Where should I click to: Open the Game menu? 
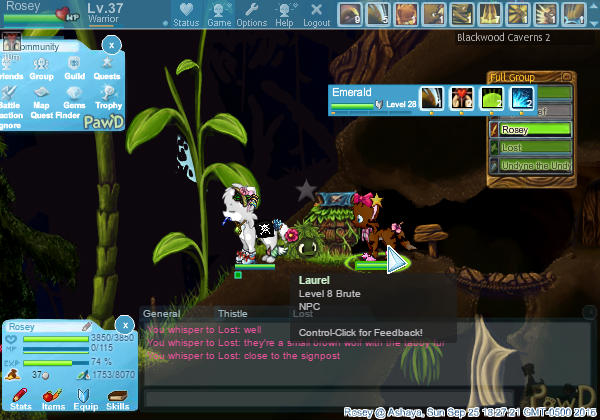click(219, 14)
